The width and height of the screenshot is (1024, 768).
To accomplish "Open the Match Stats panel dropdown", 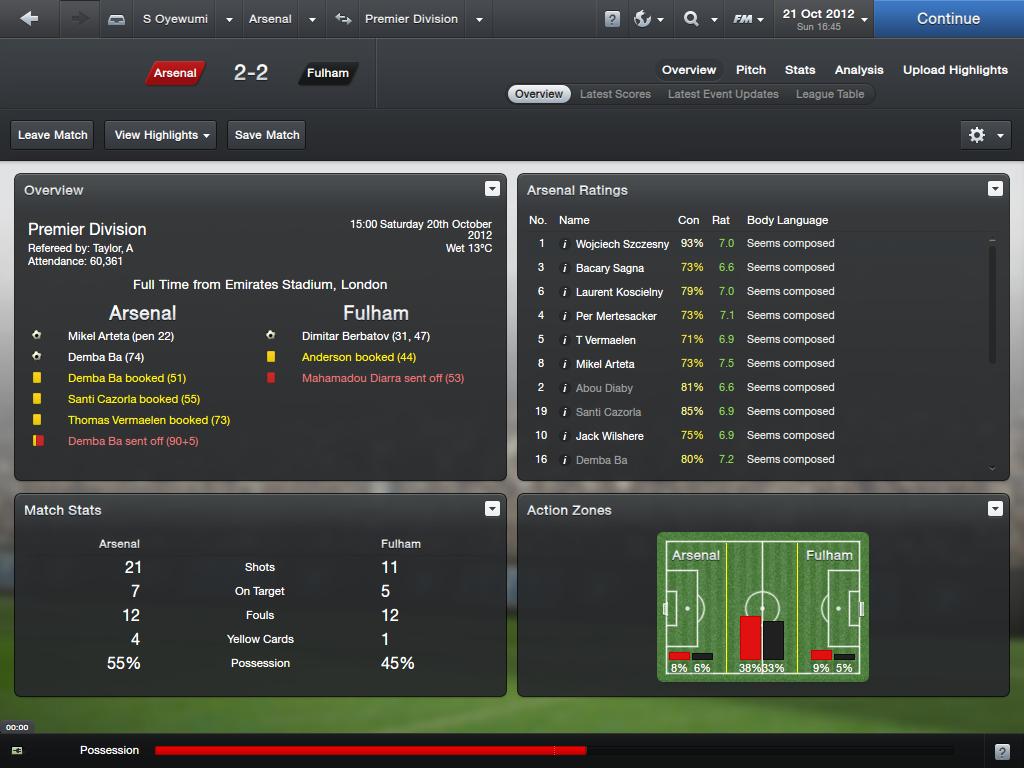I will tap(492, 509).
